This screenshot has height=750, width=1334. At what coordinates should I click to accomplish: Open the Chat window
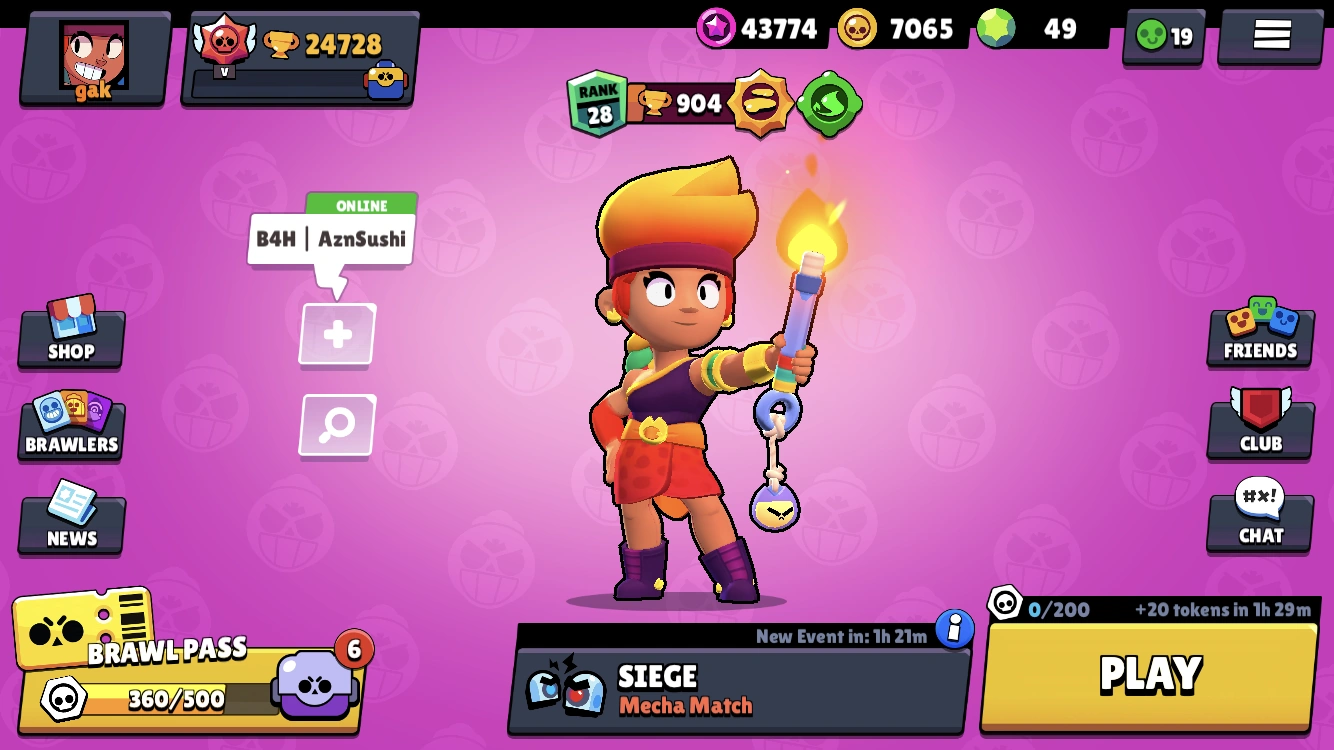point(1259,518)
